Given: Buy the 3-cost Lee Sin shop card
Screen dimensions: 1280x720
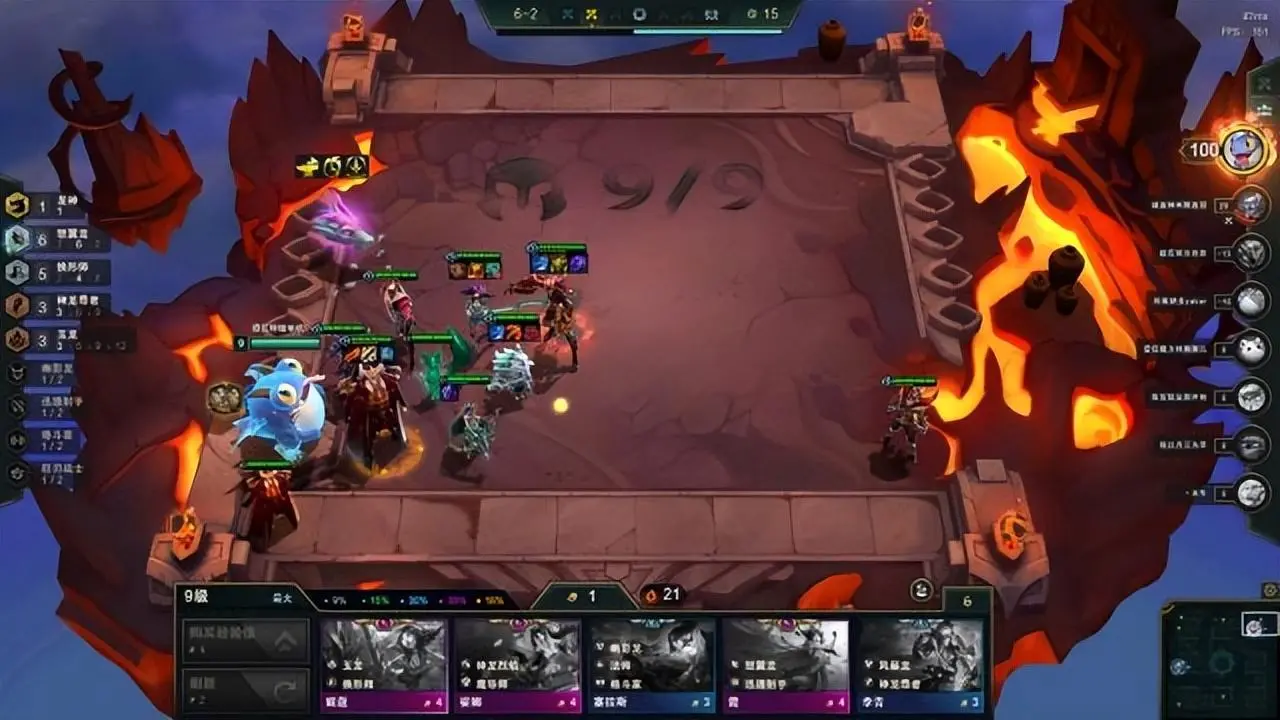Looking at the screenshot, I should point(919,663).
